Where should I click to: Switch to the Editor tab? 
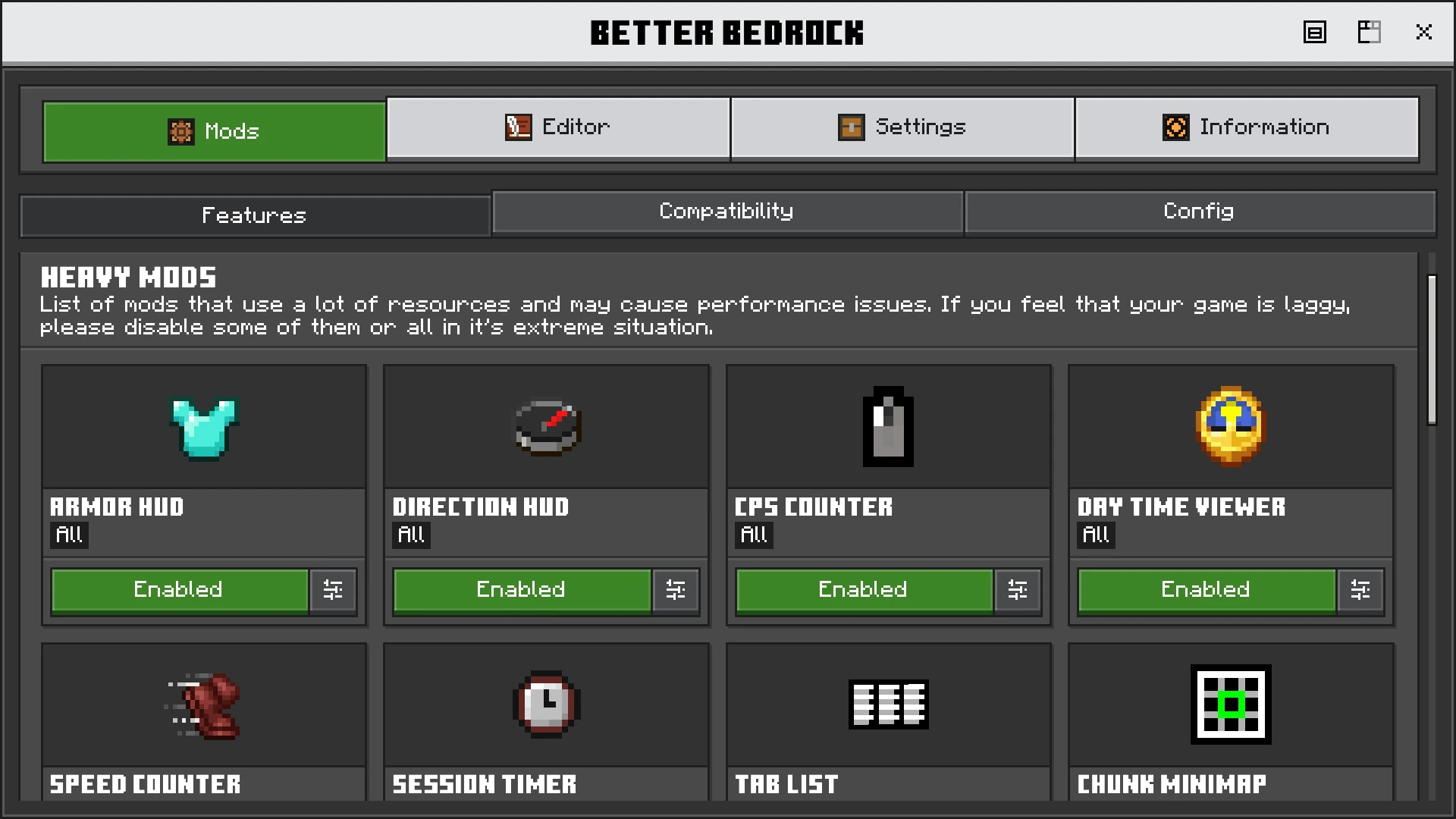click(559, 127)
